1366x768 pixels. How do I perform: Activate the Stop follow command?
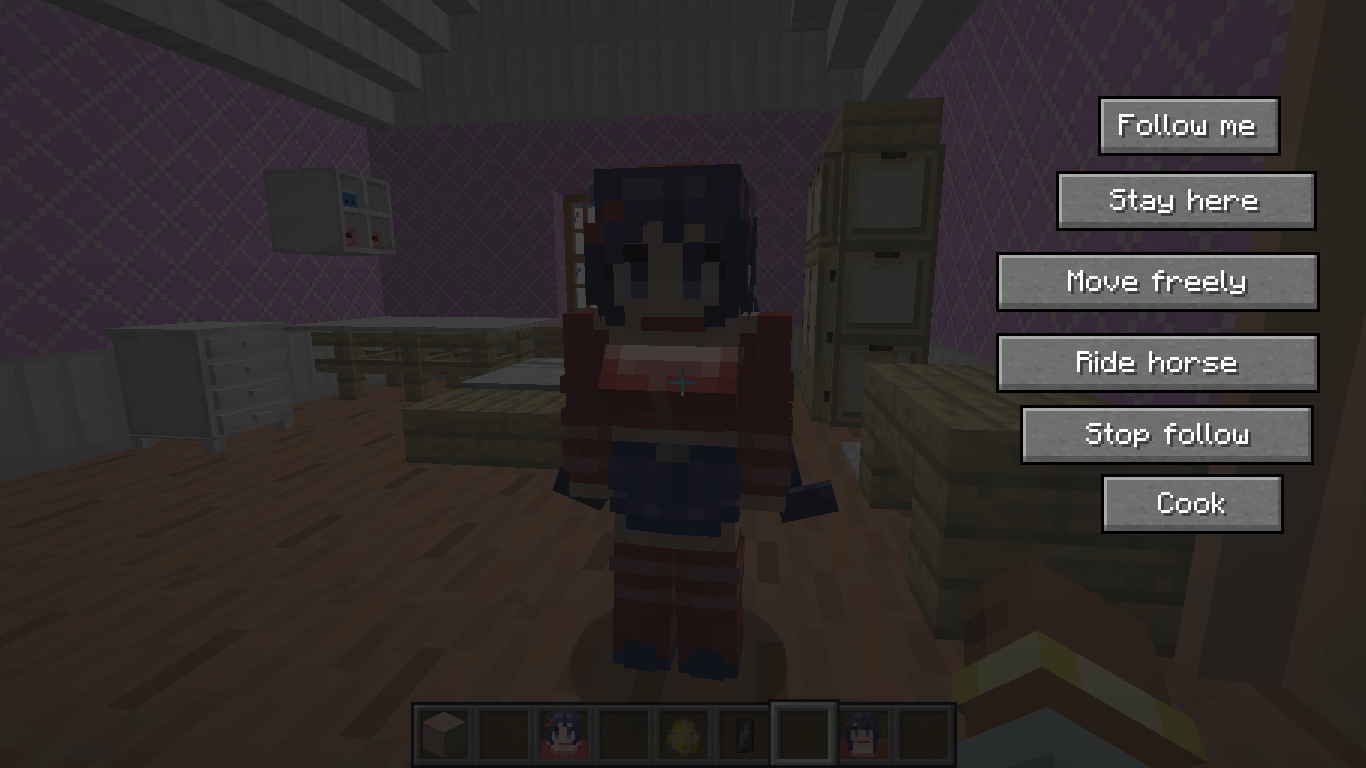tap(1166, 434)
